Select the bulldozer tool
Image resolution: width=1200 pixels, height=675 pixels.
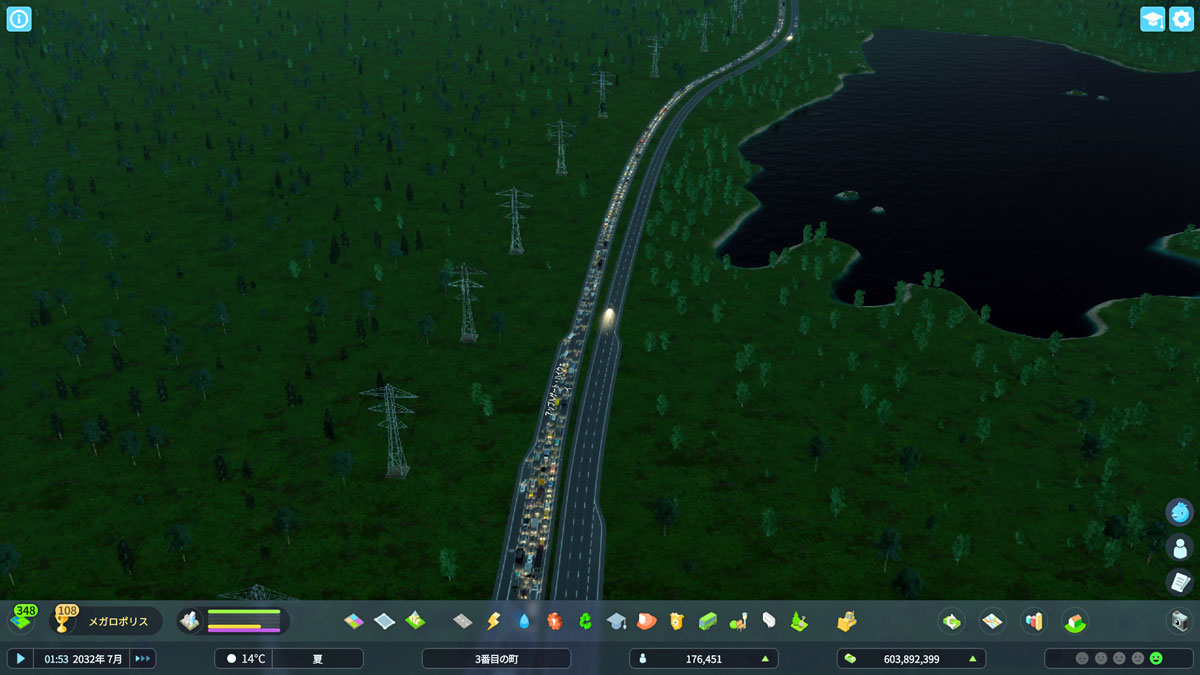[x=846, y=621]
